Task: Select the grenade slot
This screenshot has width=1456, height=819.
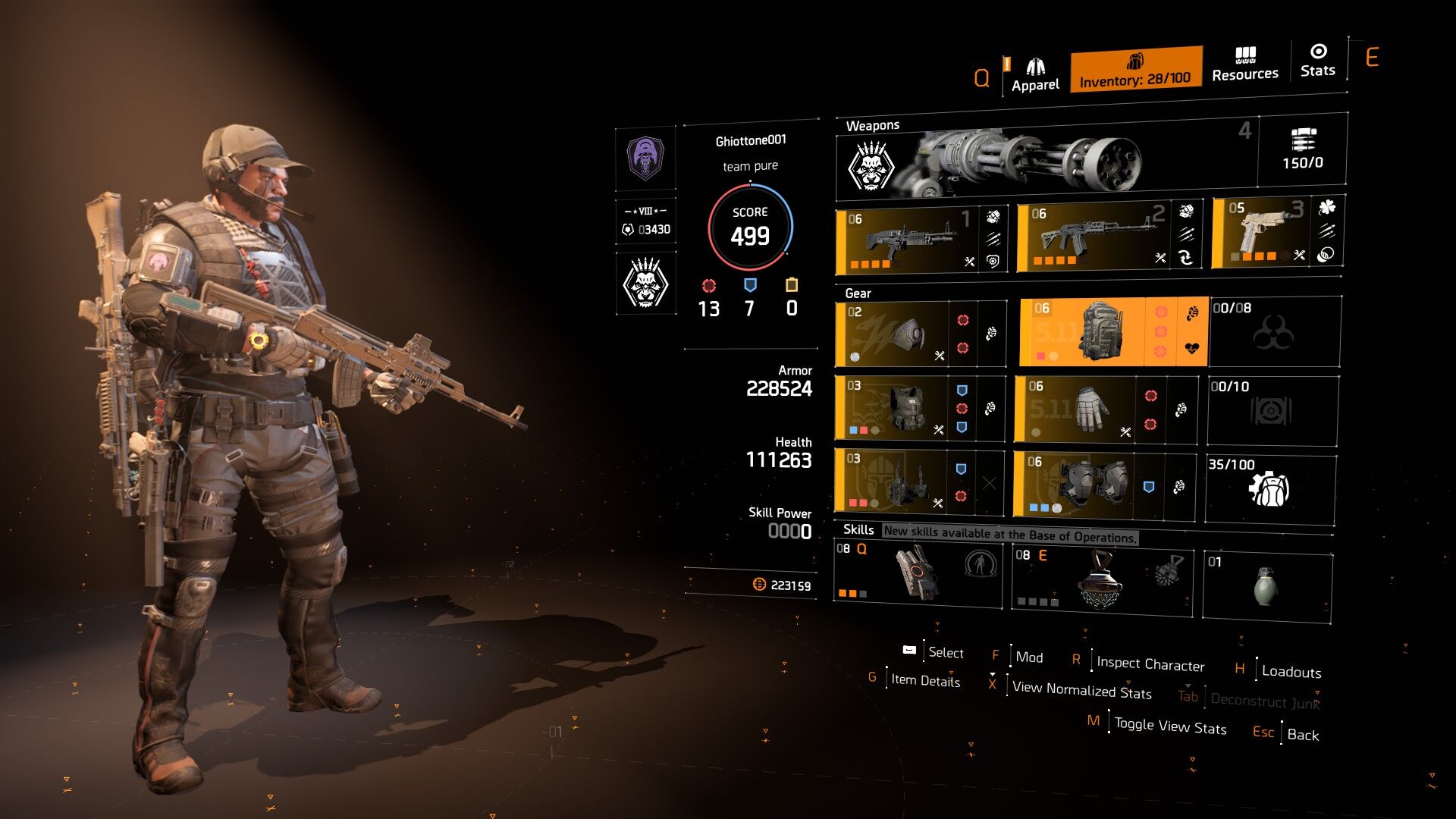Action: [1267, 587]
